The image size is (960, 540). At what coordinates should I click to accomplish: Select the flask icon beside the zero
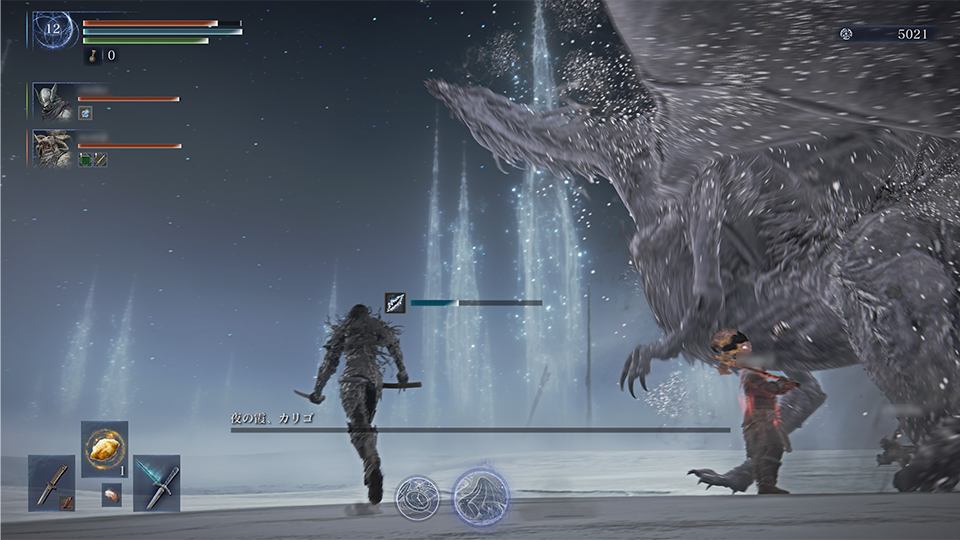[x=92, y=56]
